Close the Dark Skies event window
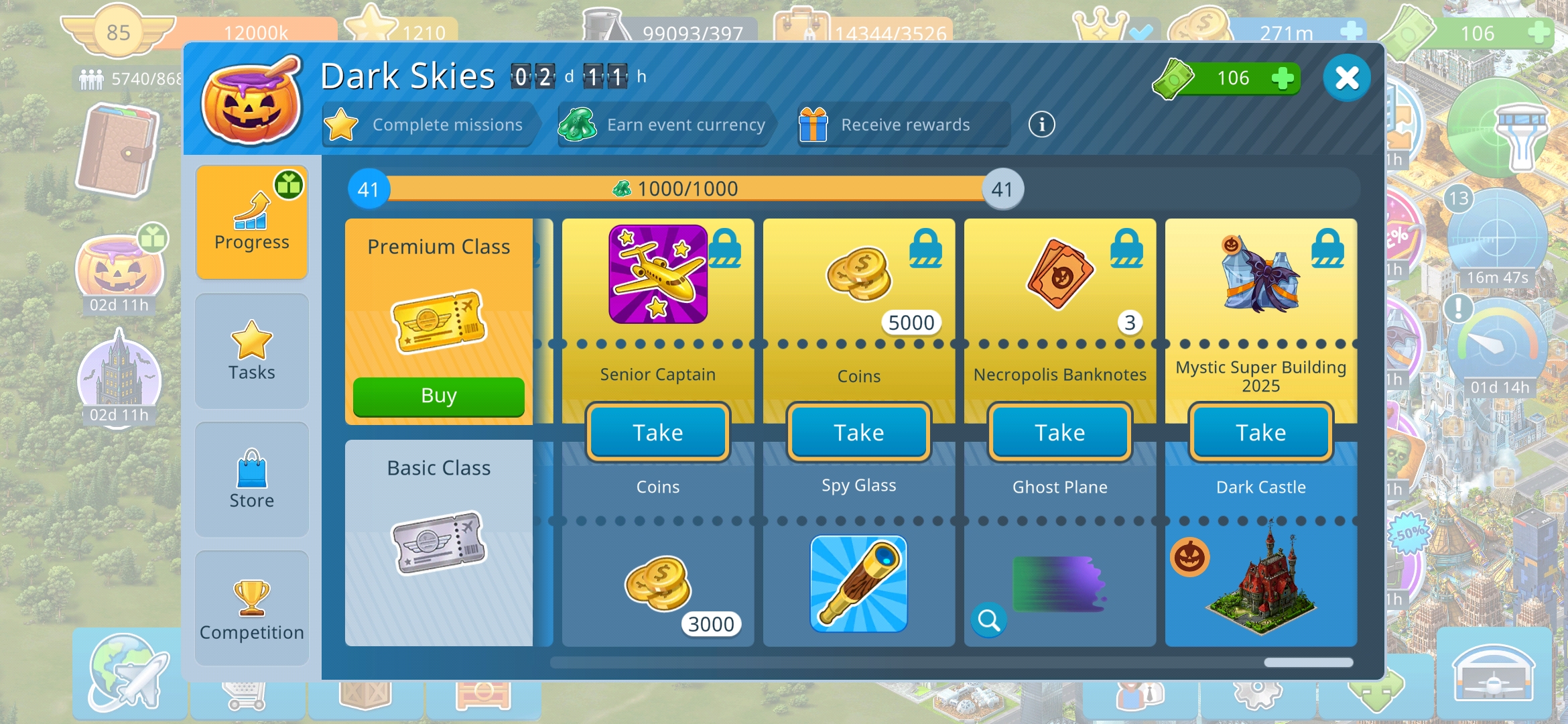 1346,78
